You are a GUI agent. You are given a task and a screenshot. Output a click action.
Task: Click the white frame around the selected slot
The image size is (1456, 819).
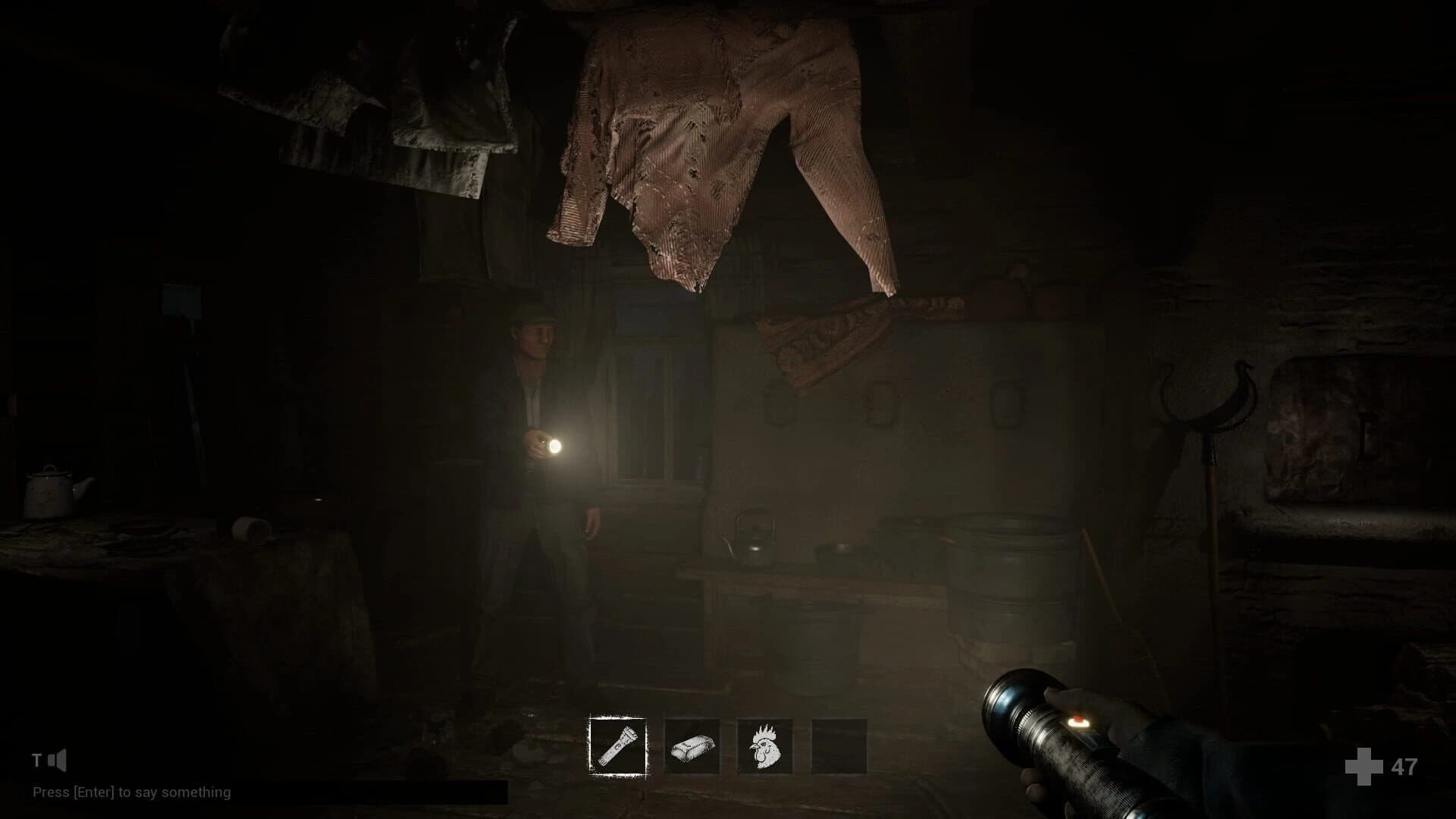tap(617, 718)
